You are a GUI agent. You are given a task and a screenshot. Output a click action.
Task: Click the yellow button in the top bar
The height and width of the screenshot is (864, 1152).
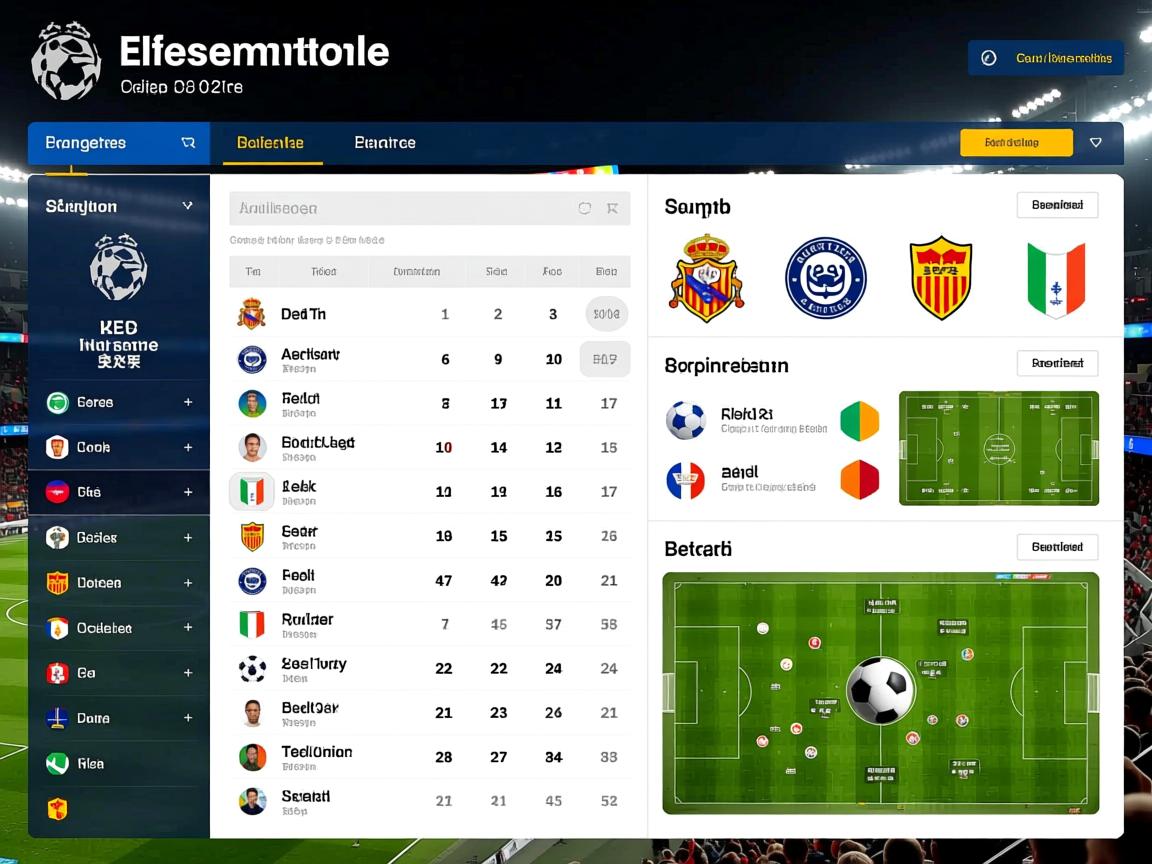coord(1015,143)
